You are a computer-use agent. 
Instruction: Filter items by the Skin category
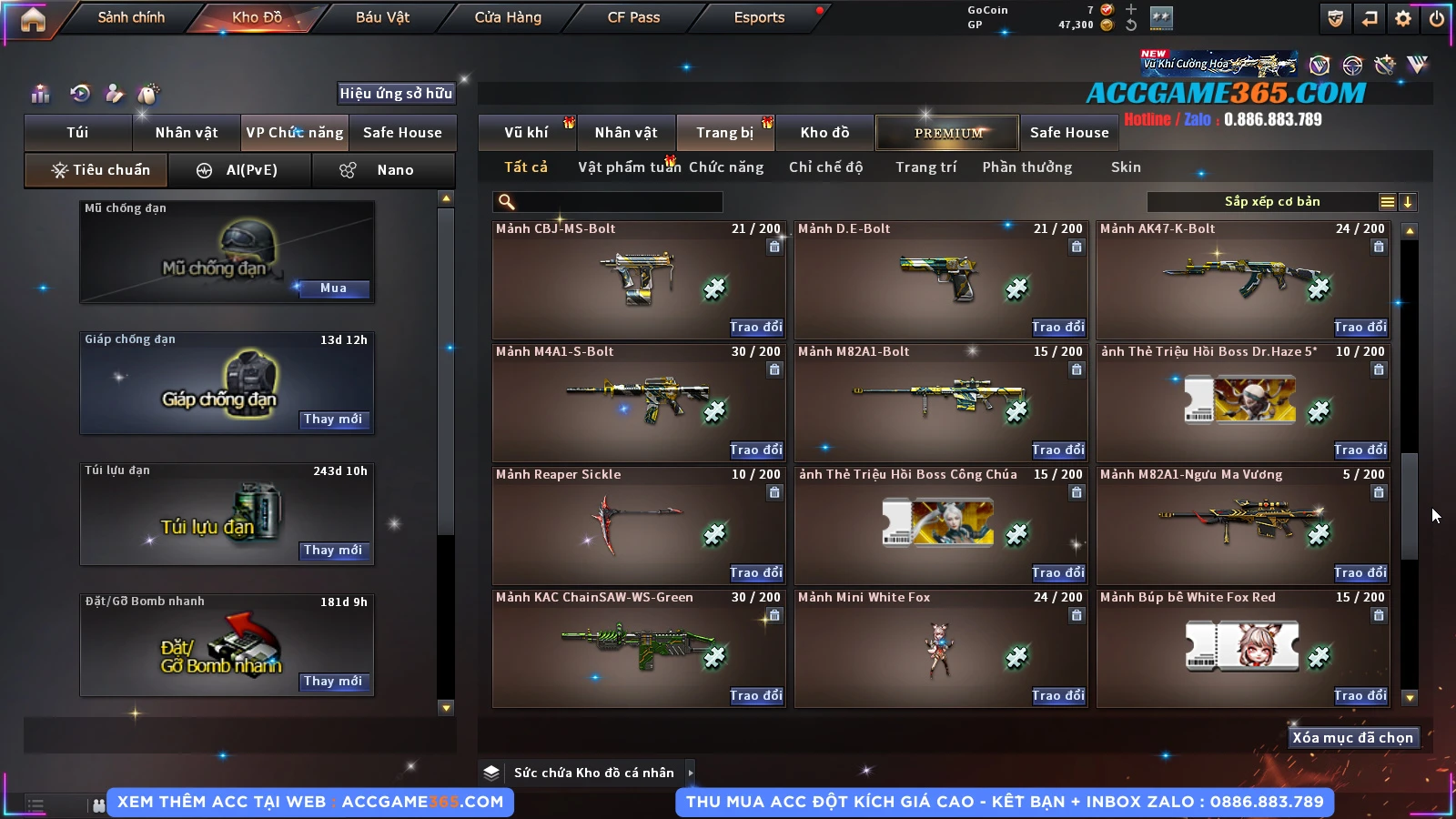click(x=1126, y=167)
